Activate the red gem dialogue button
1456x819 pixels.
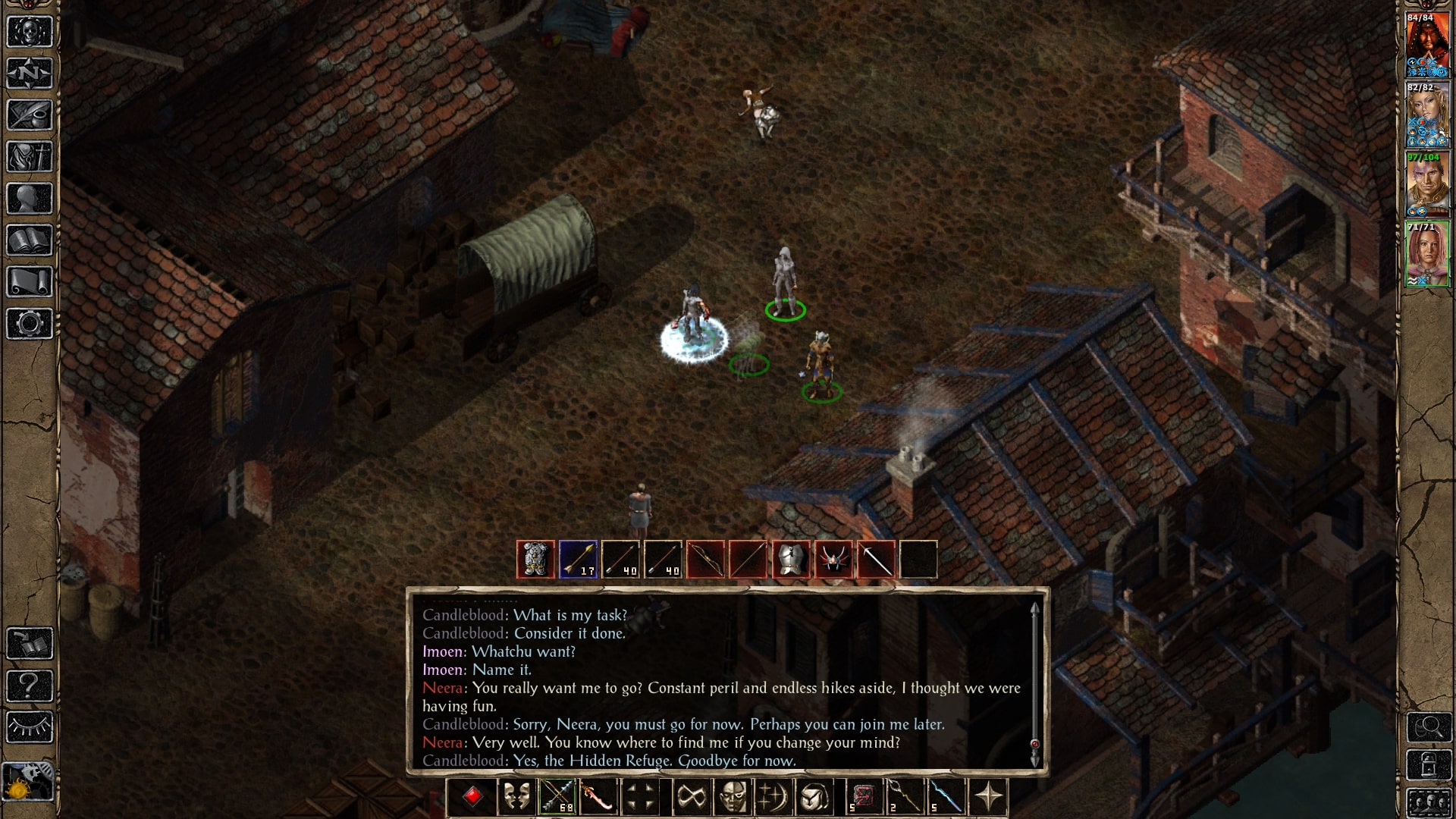pyautogui.click(x=472, y=797)
